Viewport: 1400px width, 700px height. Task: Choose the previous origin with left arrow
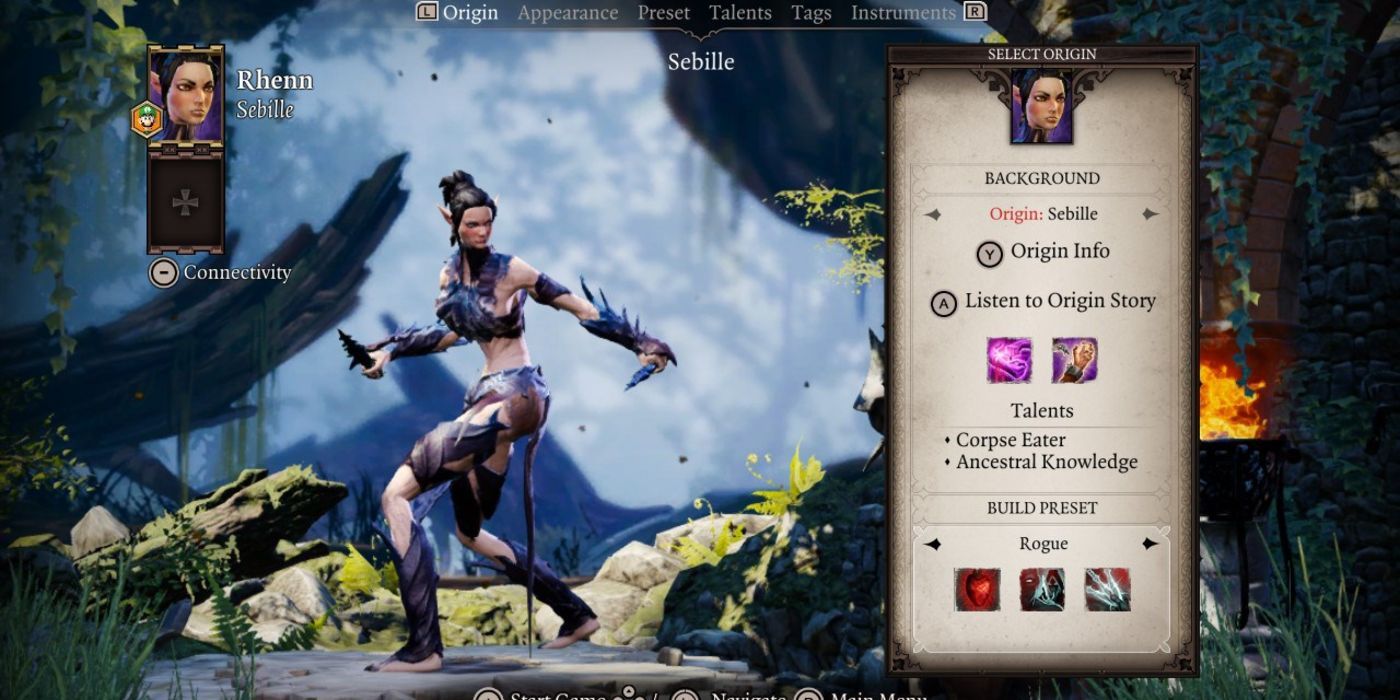click(x=932, y=214)
